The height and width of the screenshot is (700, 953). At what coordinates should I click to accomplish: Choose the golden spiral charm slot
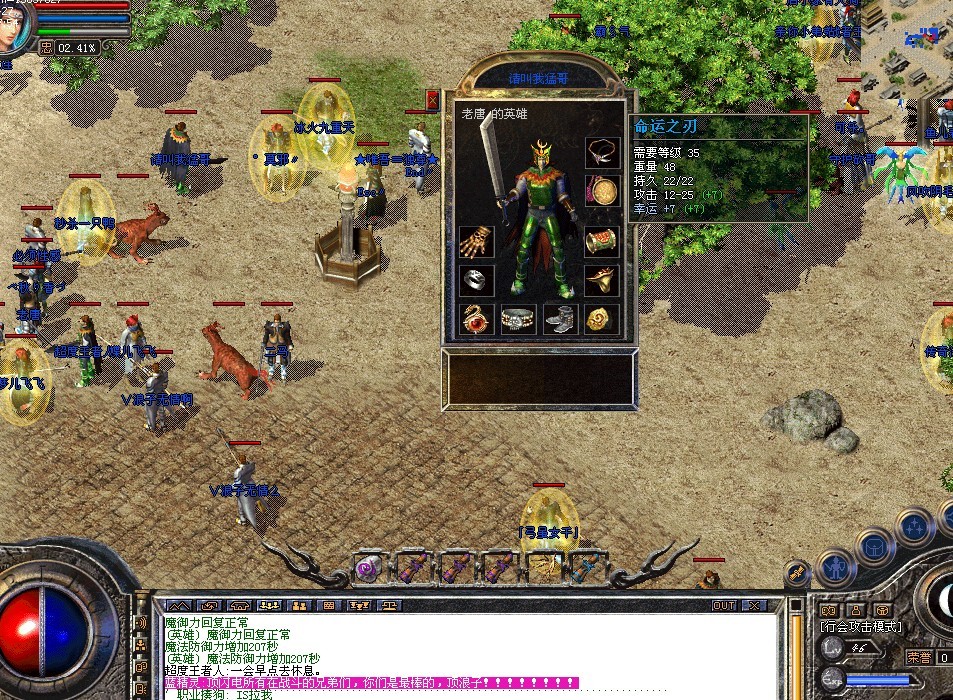(x=602, y=319)
